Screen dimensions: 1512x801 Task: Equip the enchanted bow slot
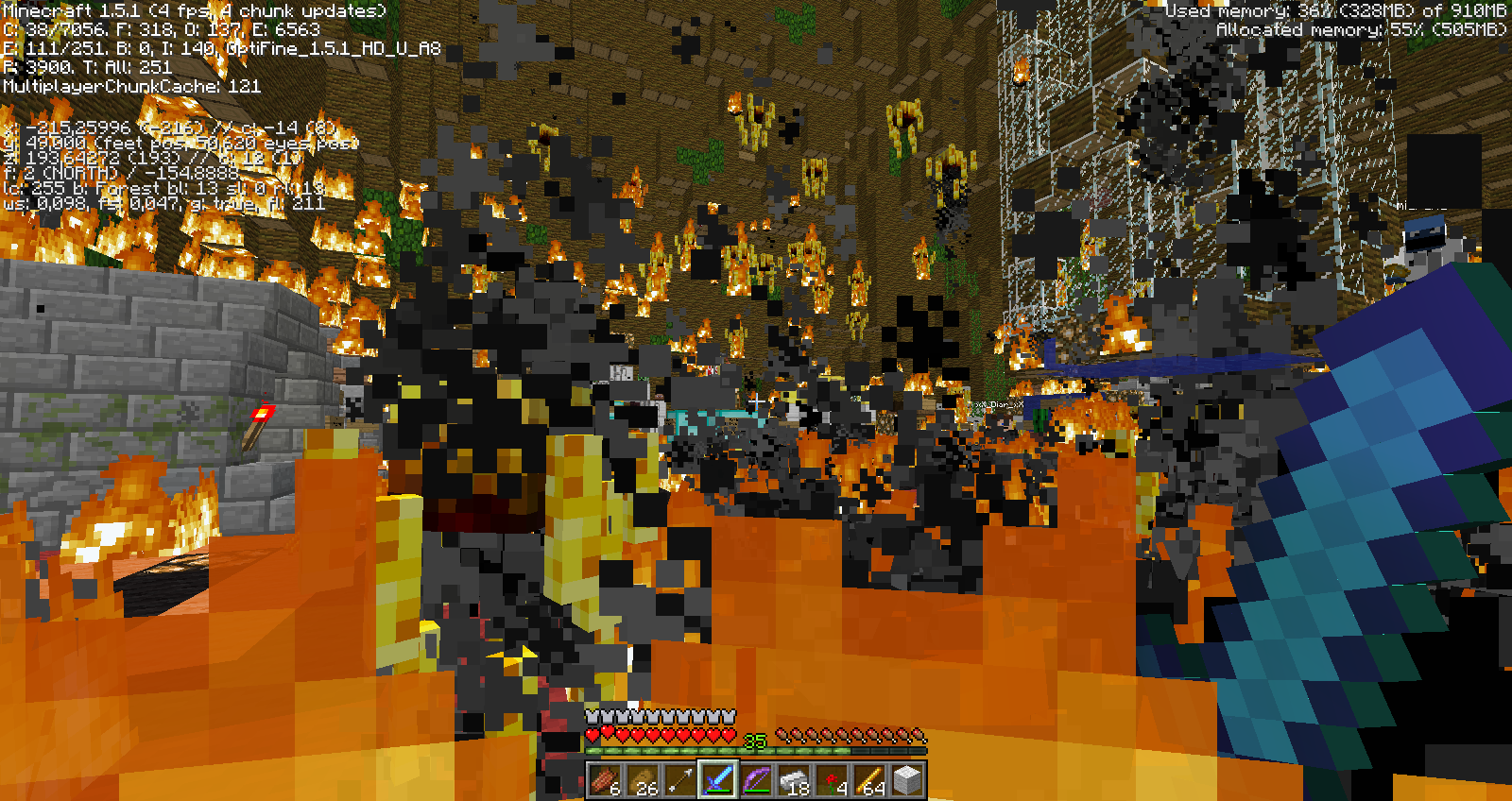755,780
